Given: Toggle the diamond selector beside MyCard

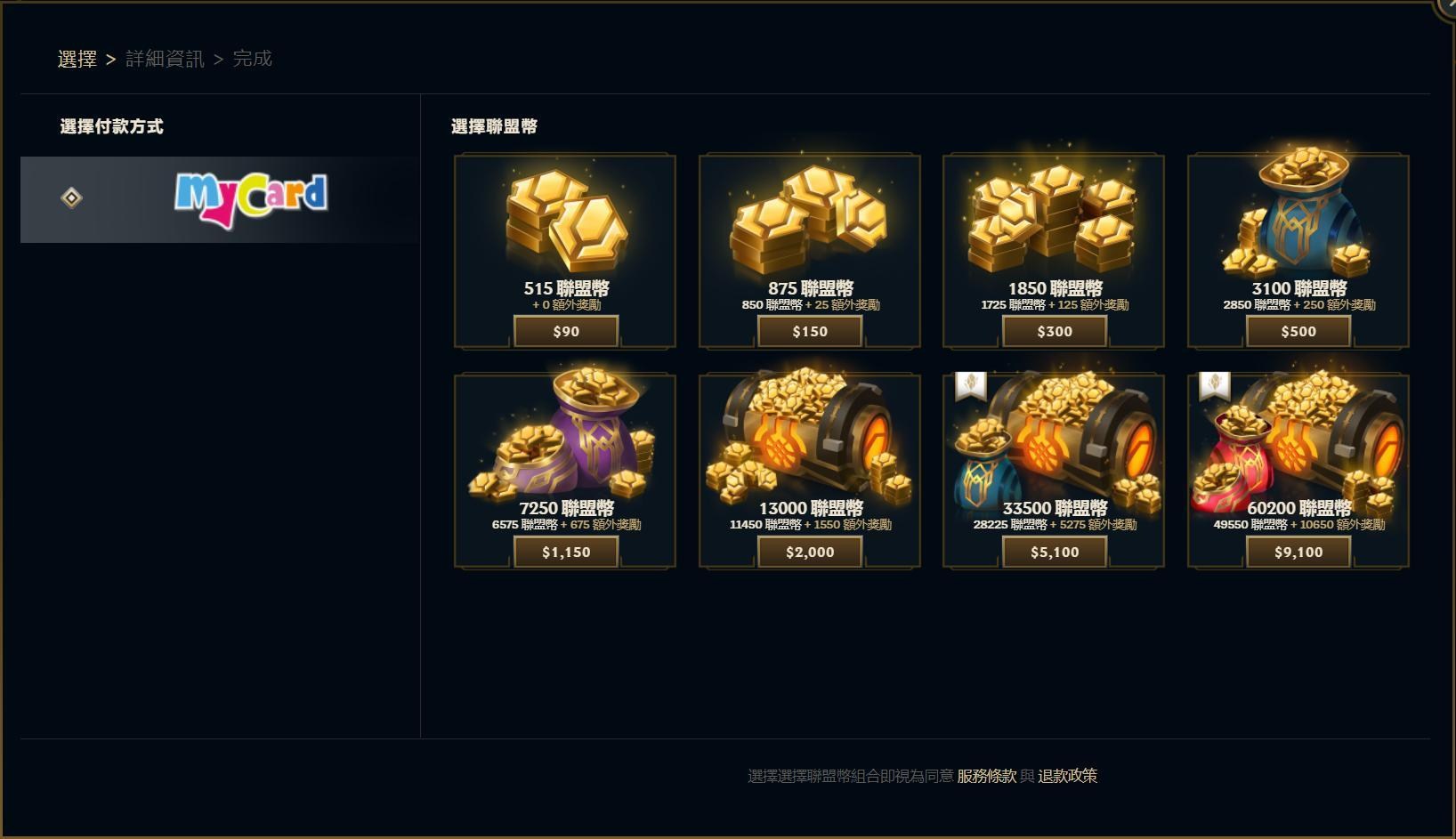Looking at the screenshot, I should (71, 198).
